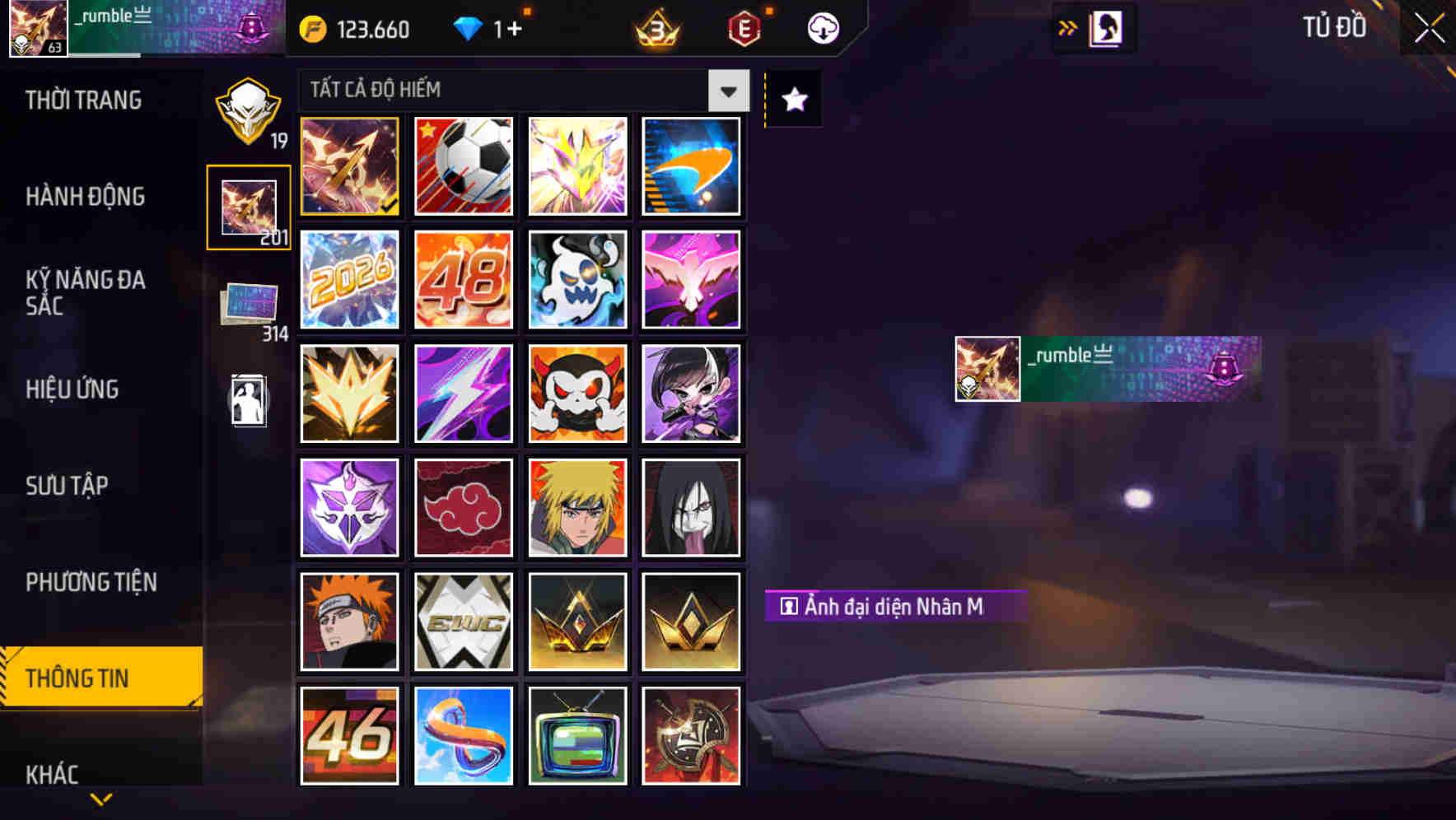Image resolution: width=1456 pixels, height=820 pixels.
Task: Toggle the double-arrow collapse control near top right
Action: [1068, 27]
